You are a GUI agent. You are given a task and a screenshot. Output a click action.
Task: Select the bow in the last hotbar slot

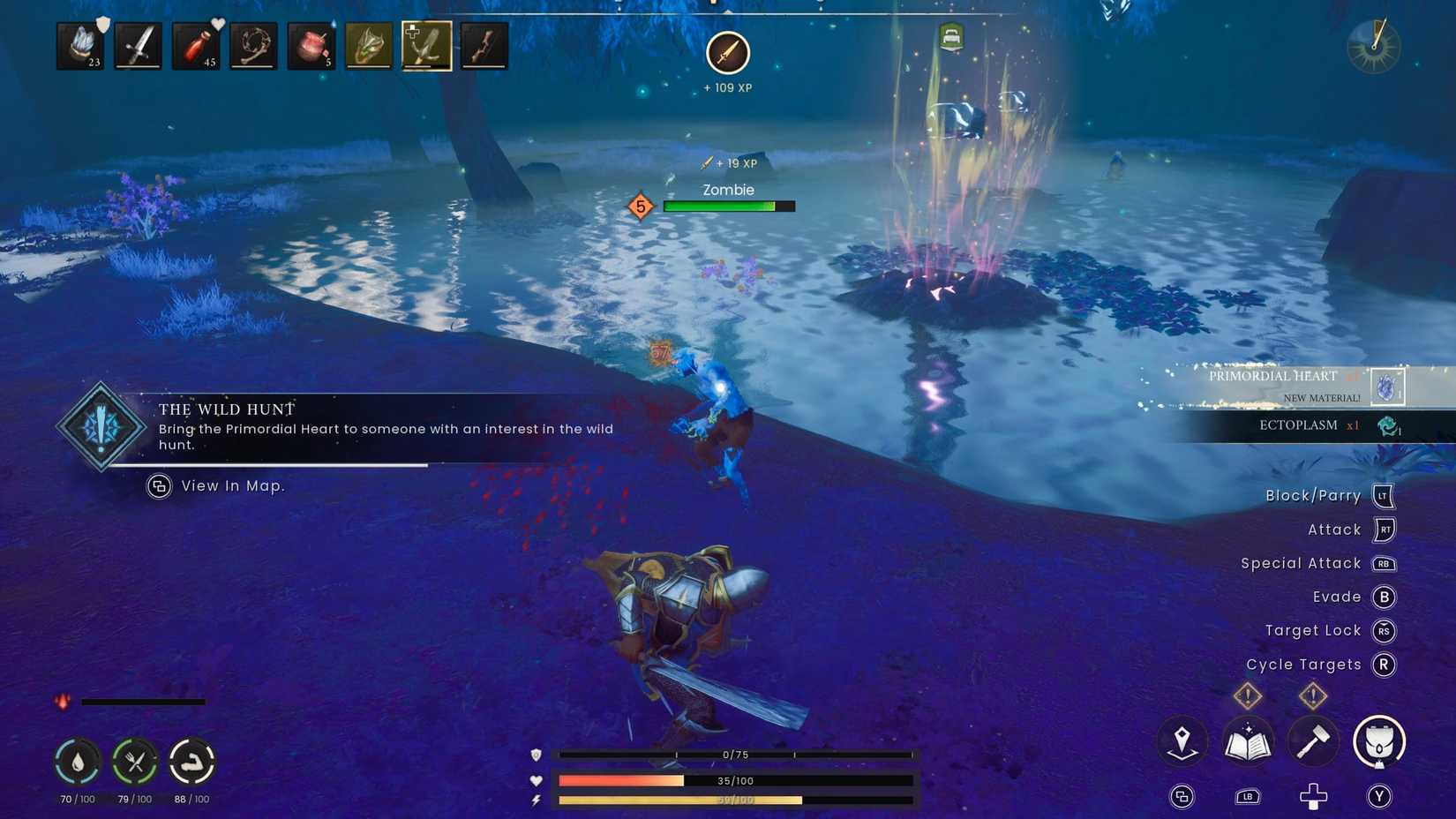484,44
